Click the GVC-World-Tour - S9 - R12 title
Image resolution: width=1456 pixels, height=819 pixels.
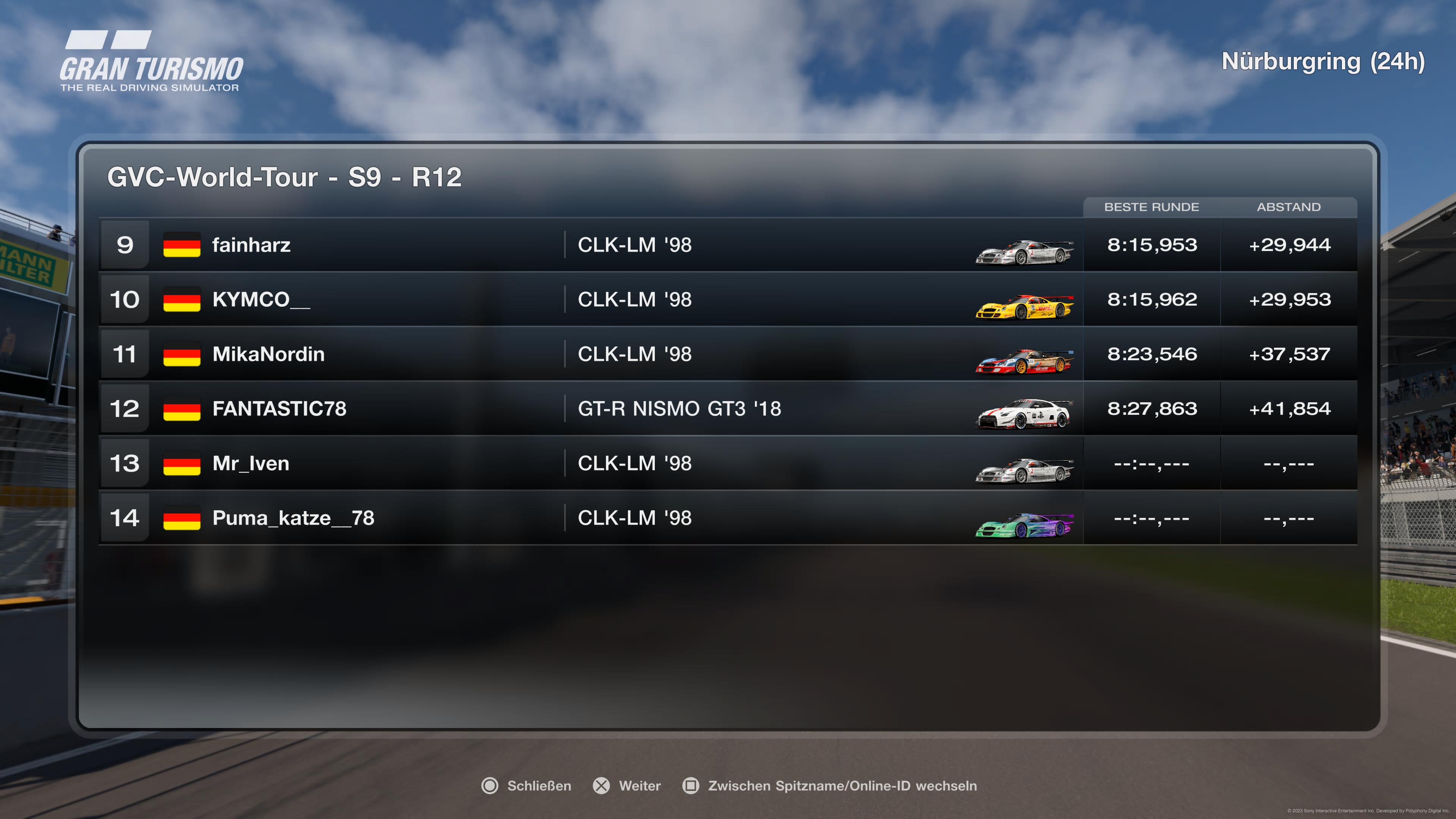(284, 178)
